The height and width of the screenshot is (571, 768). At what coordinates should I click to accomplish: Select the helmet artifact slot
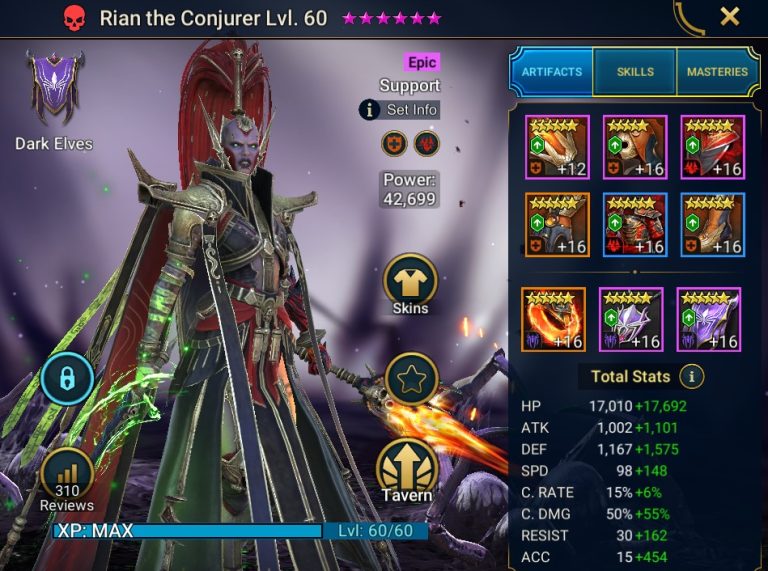(x=635, y=147)
